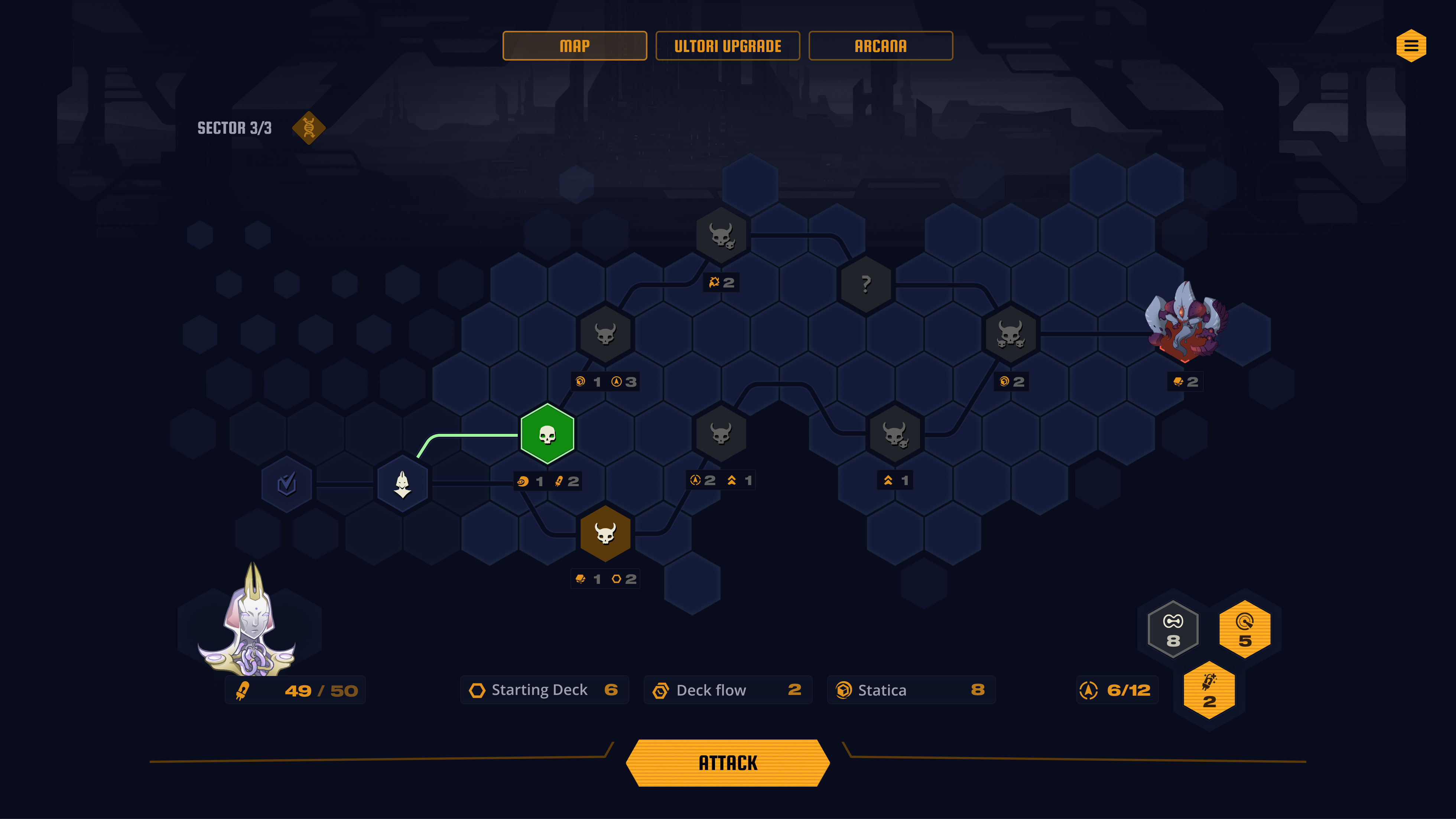The width and height of the screenshot is (1456, 819).
Task: Open the Deck flow panel
Action: [x=727, y=690]
